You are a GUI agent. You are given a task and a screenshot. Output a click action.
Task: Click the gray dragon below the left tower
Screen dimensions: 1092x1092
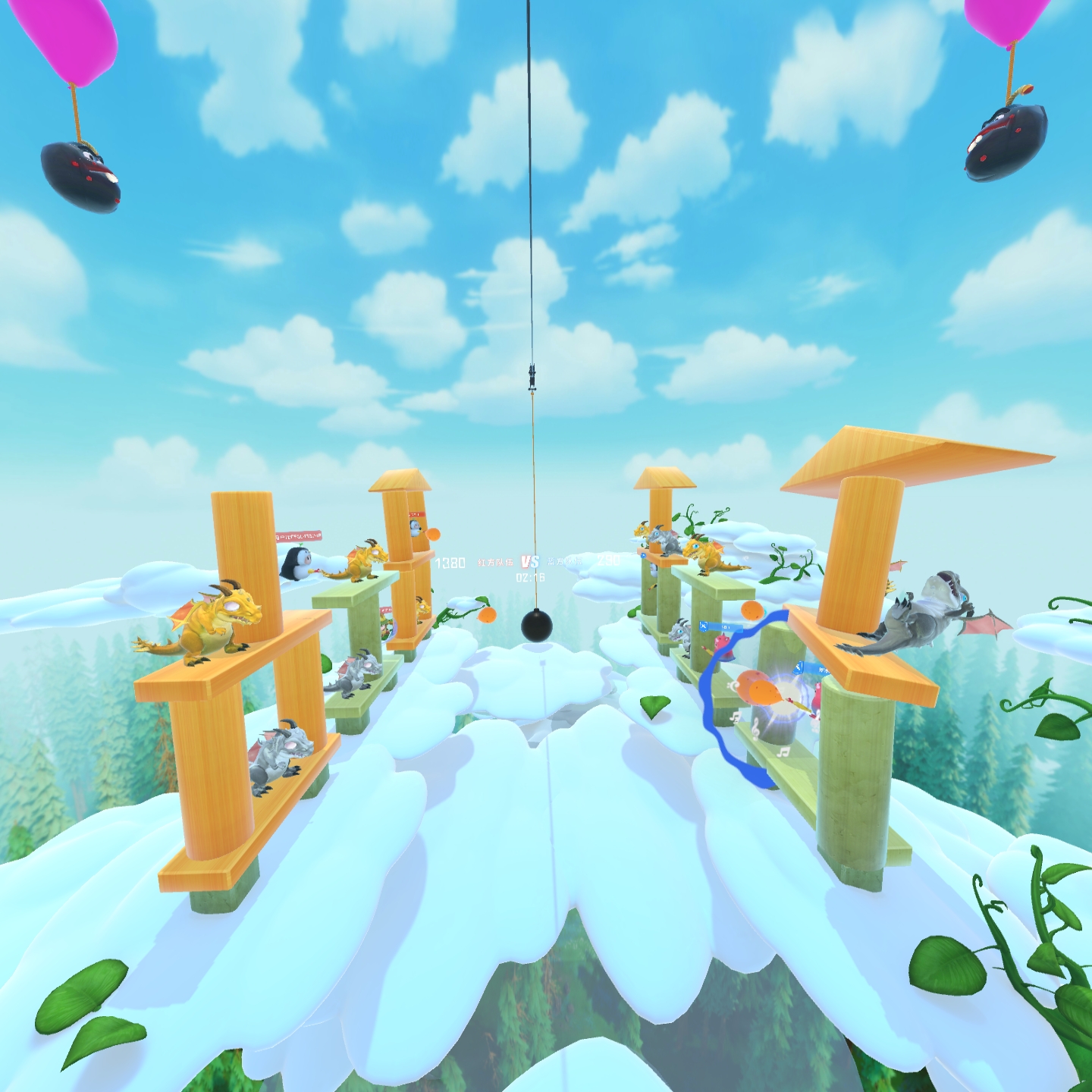(x=281, y=751)
